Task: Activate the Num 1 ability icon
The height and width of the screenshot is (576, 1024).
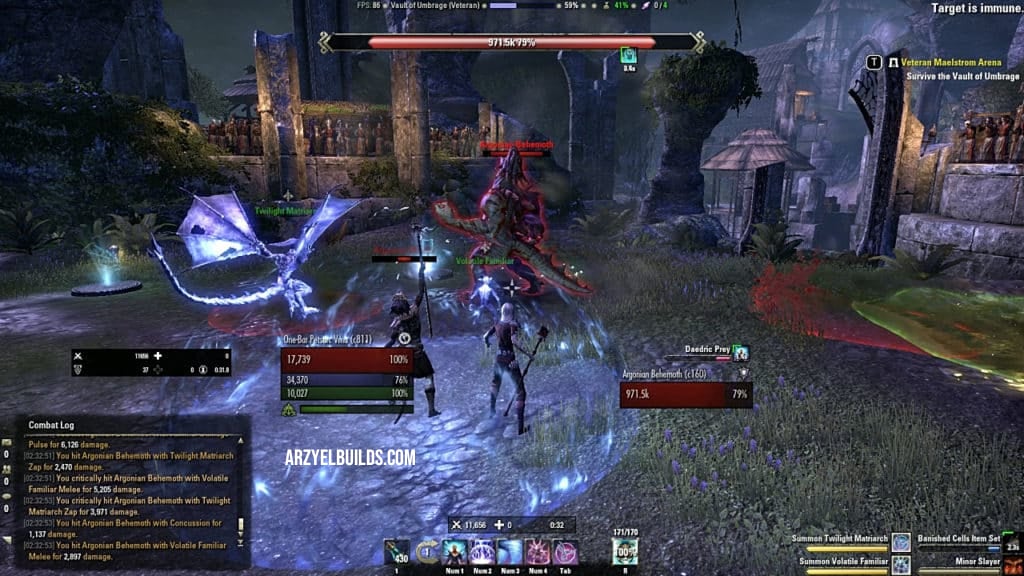Action: pos(455,551)
